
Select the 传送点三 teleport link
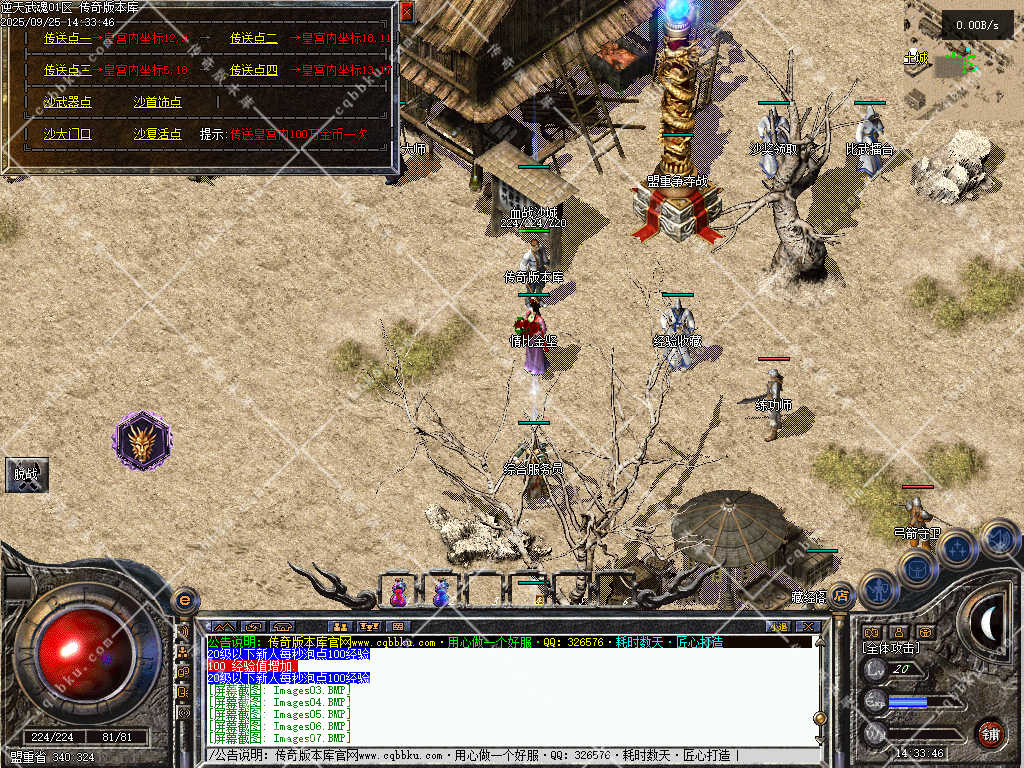point(67,71)
